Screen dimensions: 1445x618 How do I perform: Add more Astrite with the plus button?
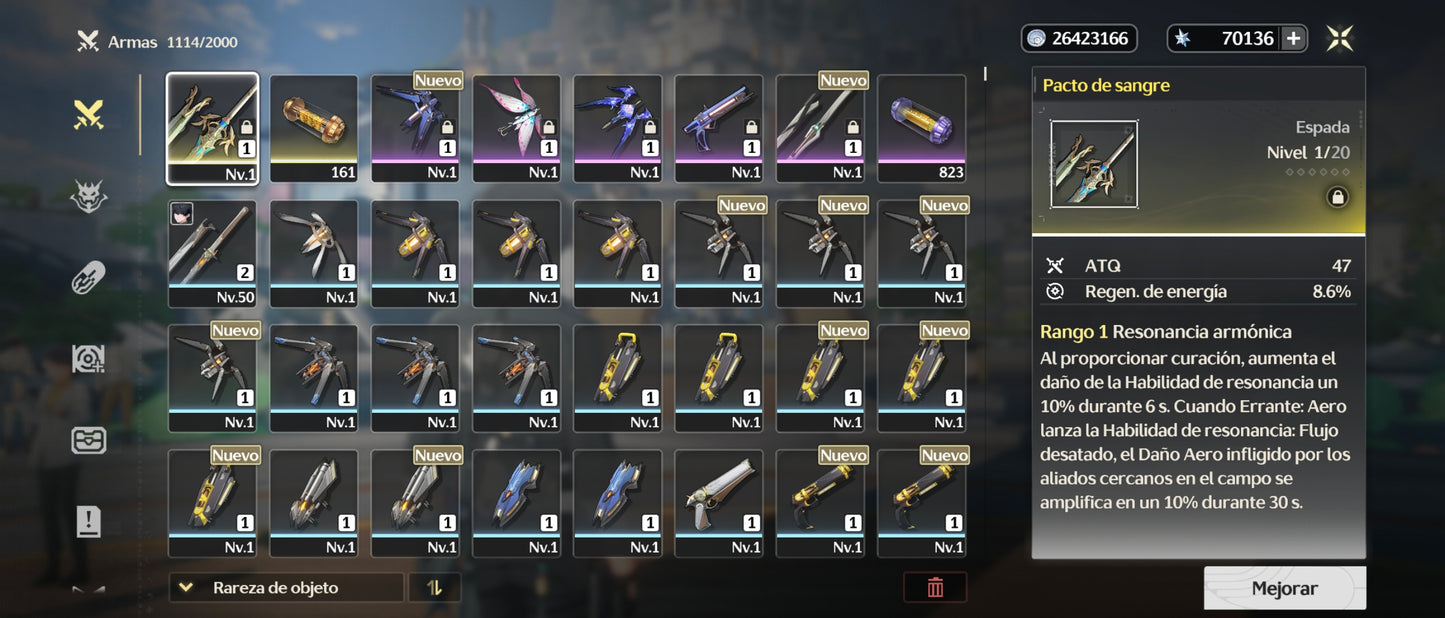coord(1293,38)
